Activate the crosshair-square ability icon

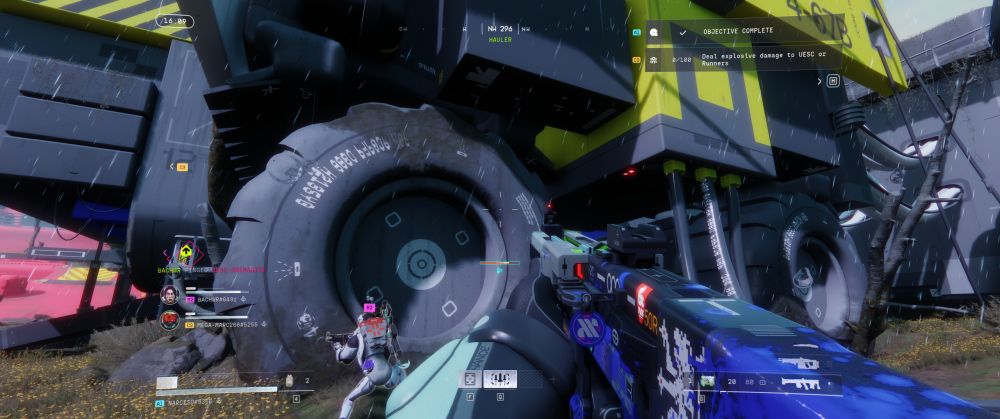(470, 379)
